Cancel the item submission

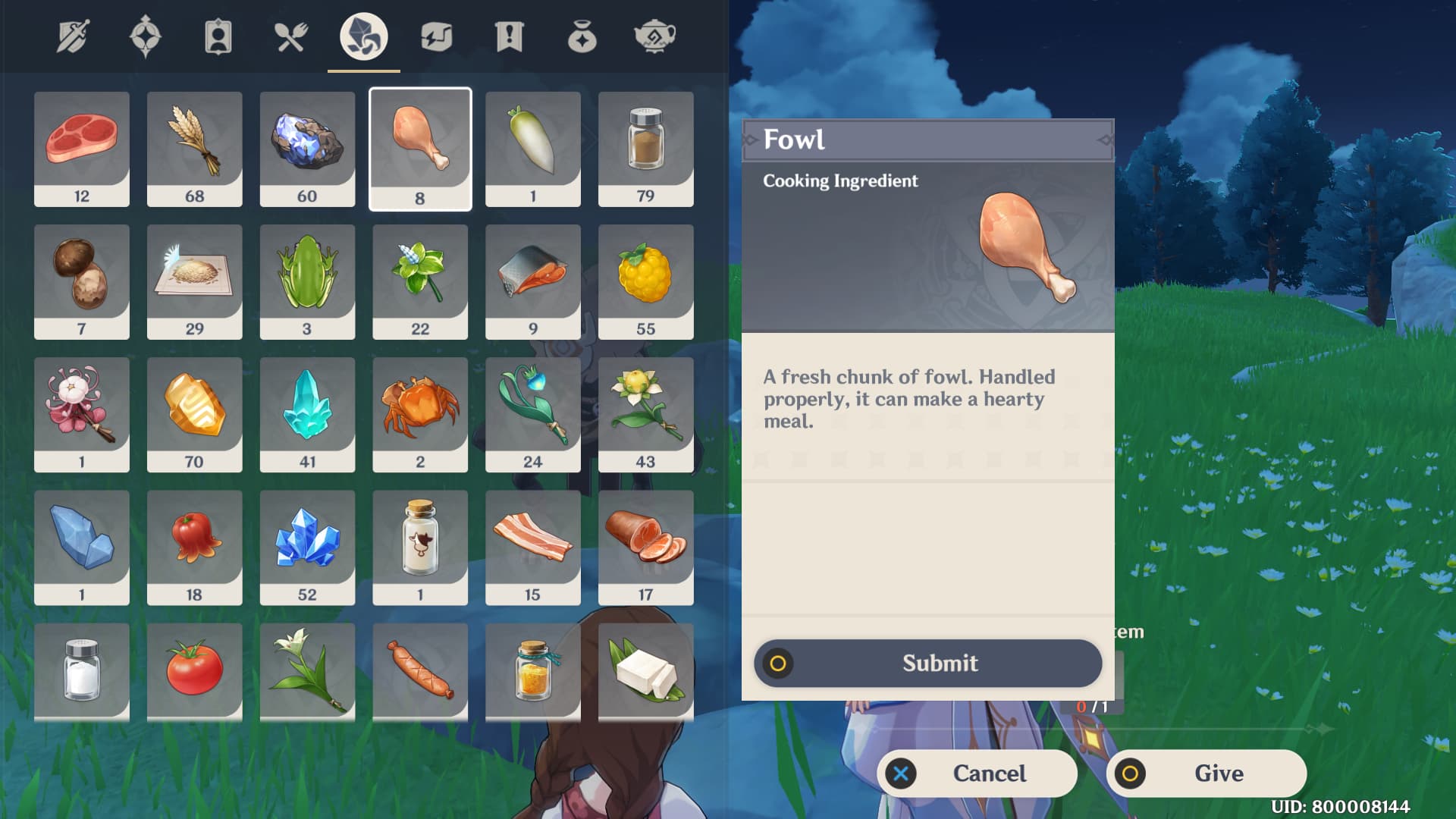click(x=977, y=773)
